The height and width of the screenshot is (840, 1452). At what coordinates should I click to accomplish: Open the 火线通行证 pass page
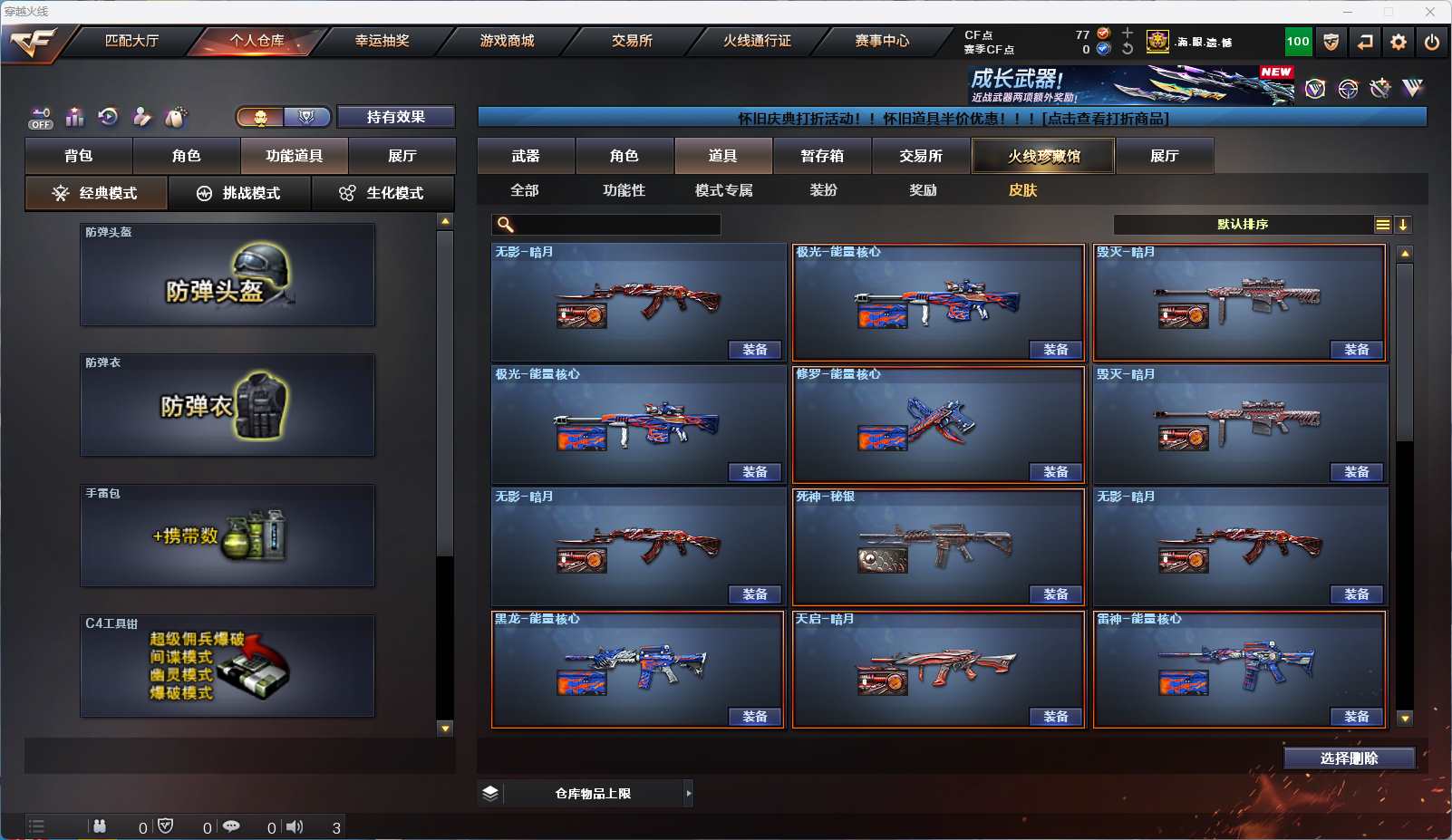757,41
